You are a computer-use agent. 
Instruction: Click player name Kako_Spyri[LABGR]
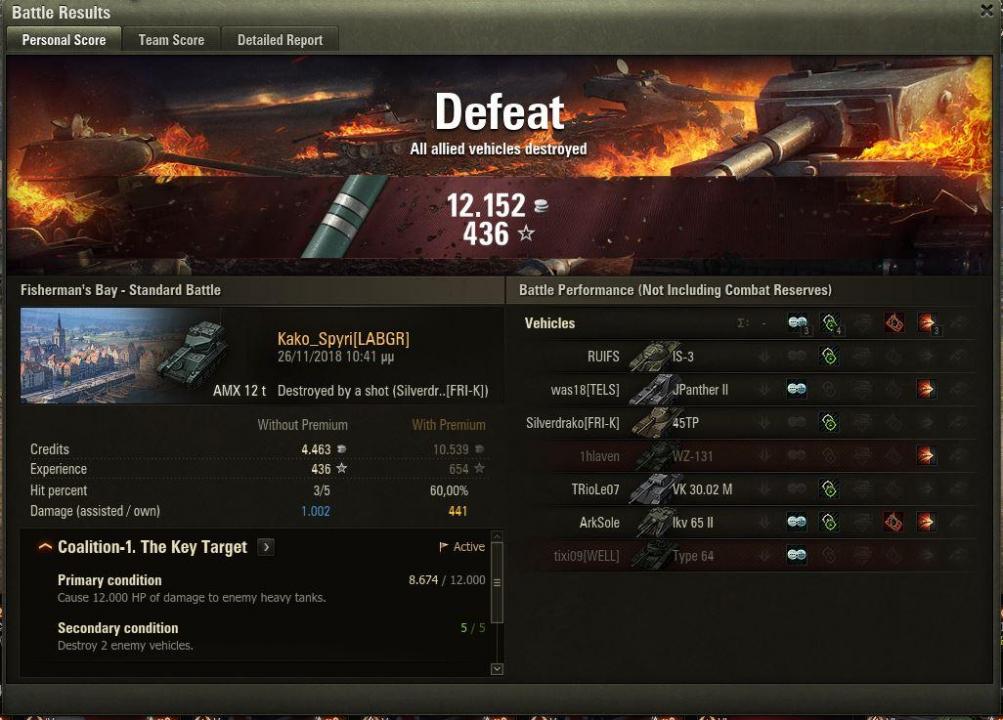tap(343, 339)
